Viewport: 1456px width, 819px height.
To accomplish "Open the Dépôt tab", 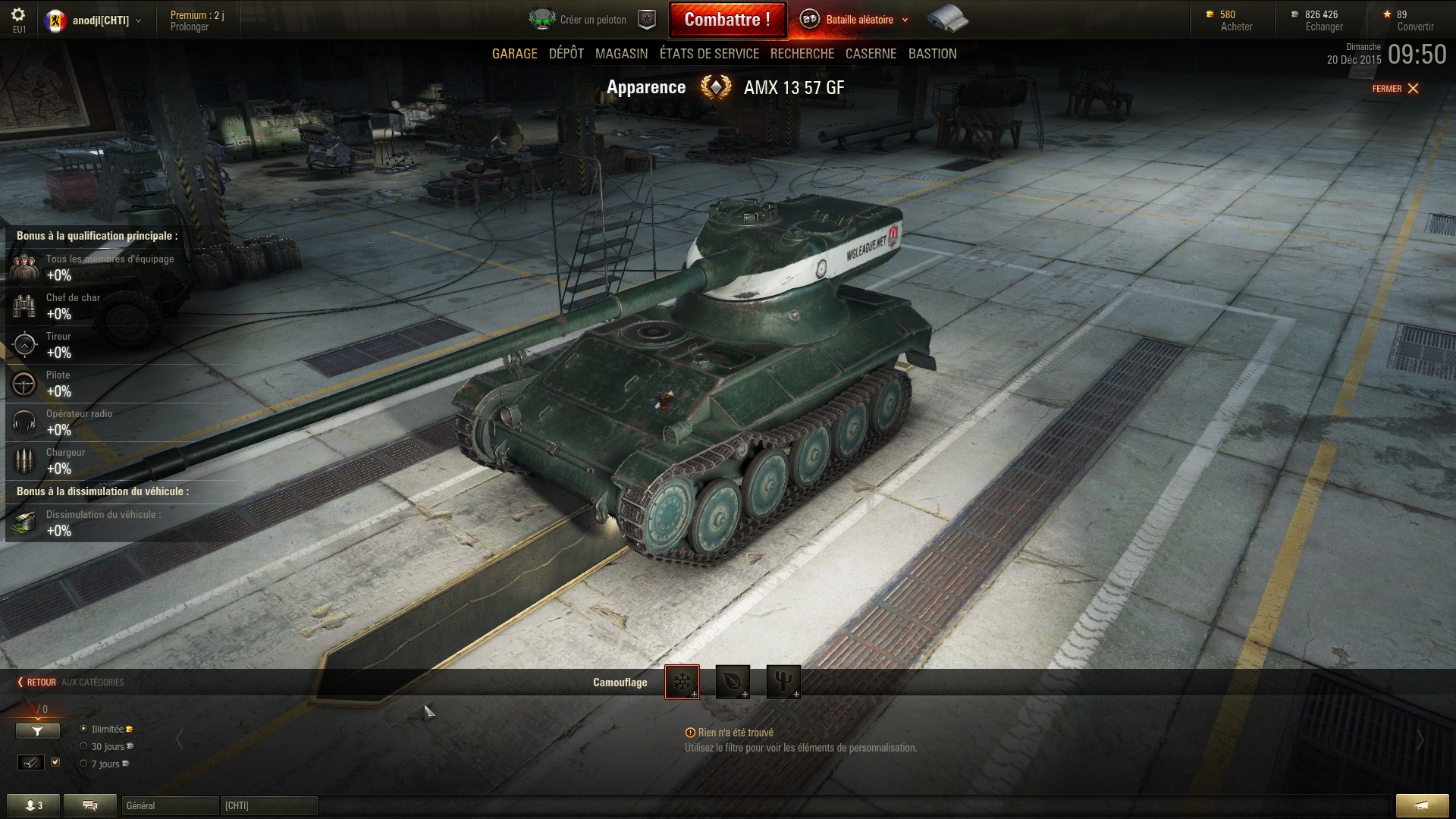I will pyautogui.click(x=566, y=54).
